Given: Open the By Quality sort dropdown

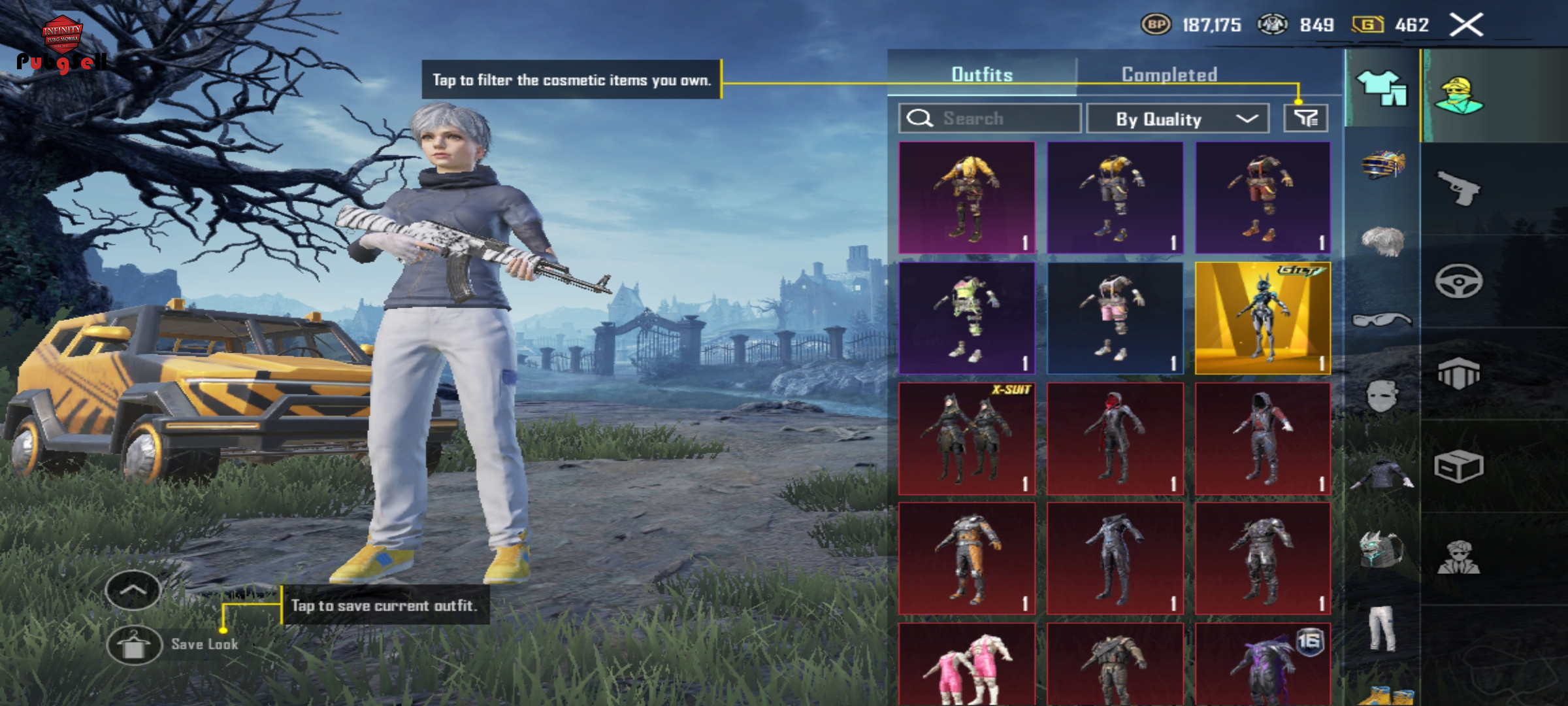Looking at the screenshot, I should [x=1177, y=118].
